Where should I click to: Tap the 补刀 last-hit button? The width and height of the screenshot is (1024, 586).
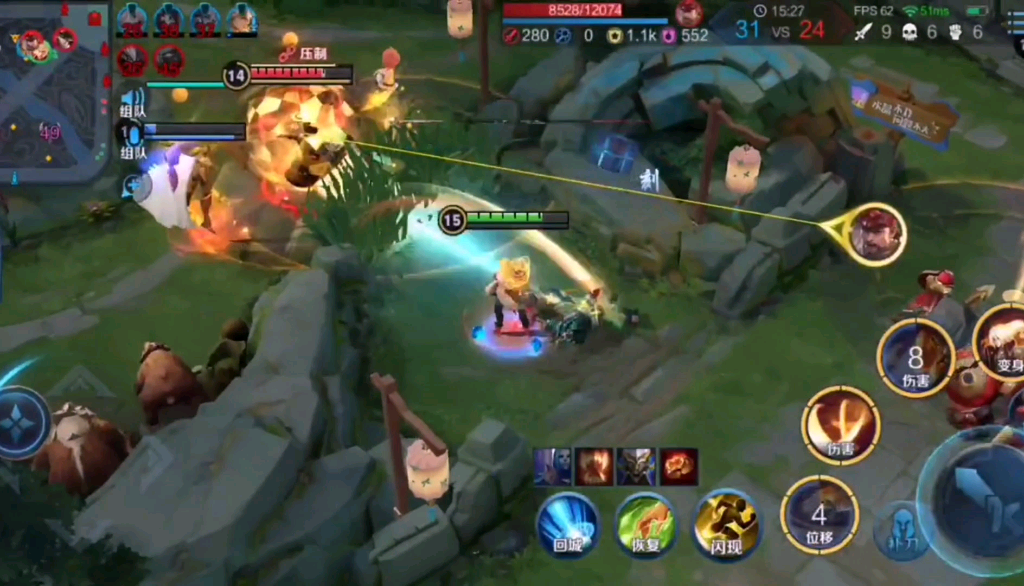click(902, 529)
